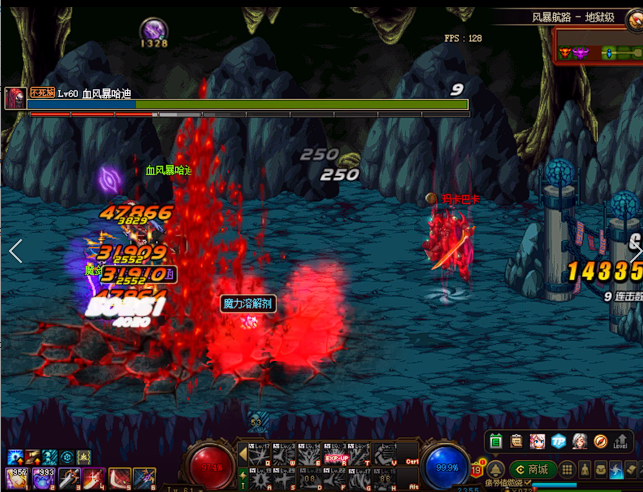
Task: Click the green calendar icon in menu bar
Action: click(495, 441)
